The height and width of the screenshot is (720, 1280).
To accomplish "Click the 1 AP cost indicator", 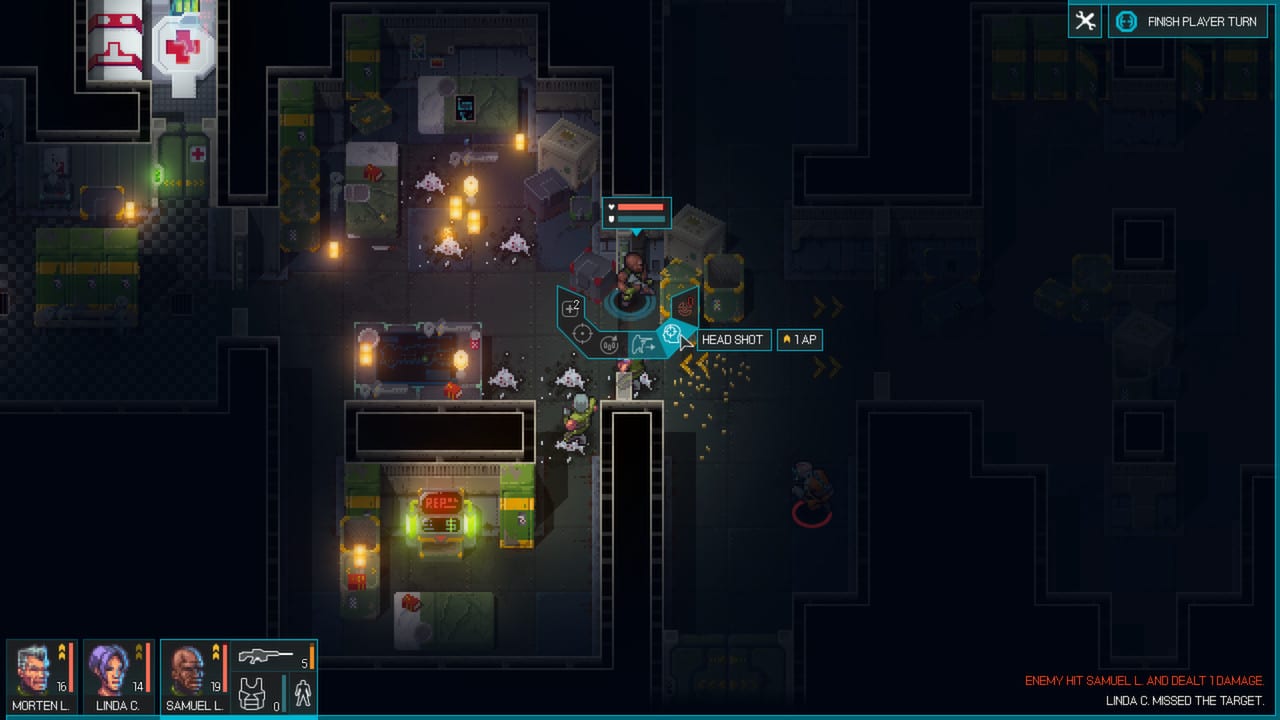I will tap(799, 340).
